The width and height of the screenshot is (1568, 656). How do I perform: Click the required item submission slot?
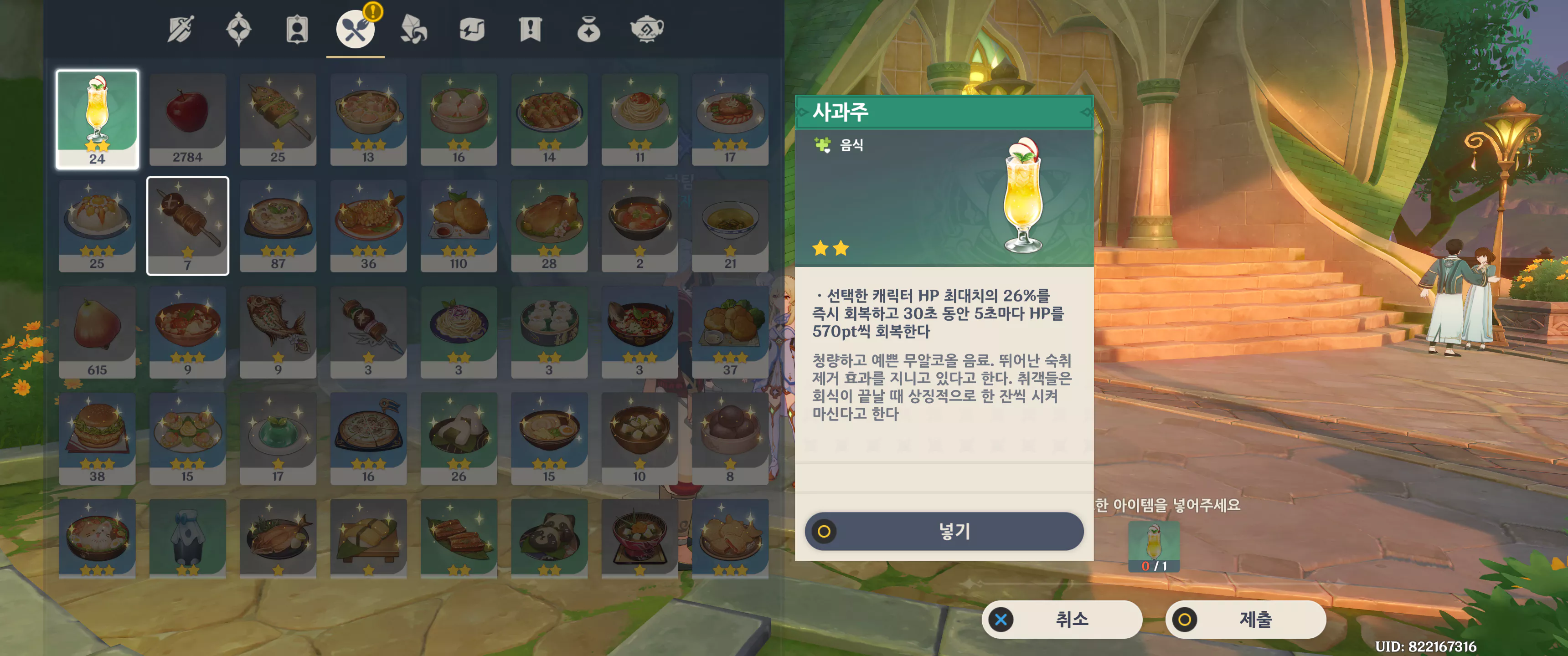(1154, 546)
